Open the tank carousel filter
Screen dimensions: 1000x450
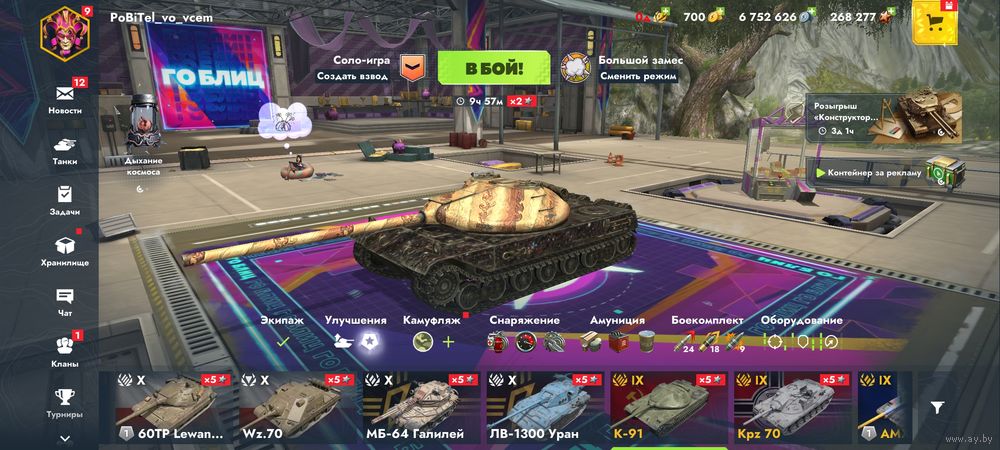(x=937, y=407)
